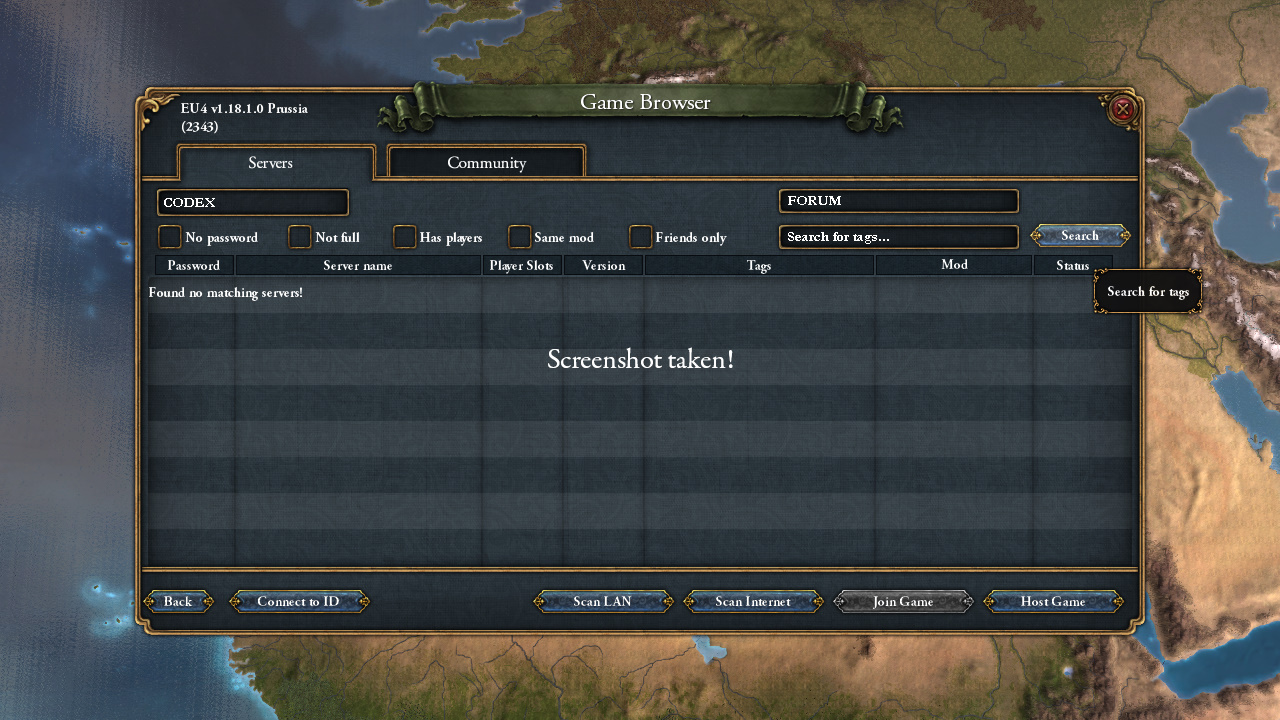Sort servers by Player Slots column

[x=521, y=266]
